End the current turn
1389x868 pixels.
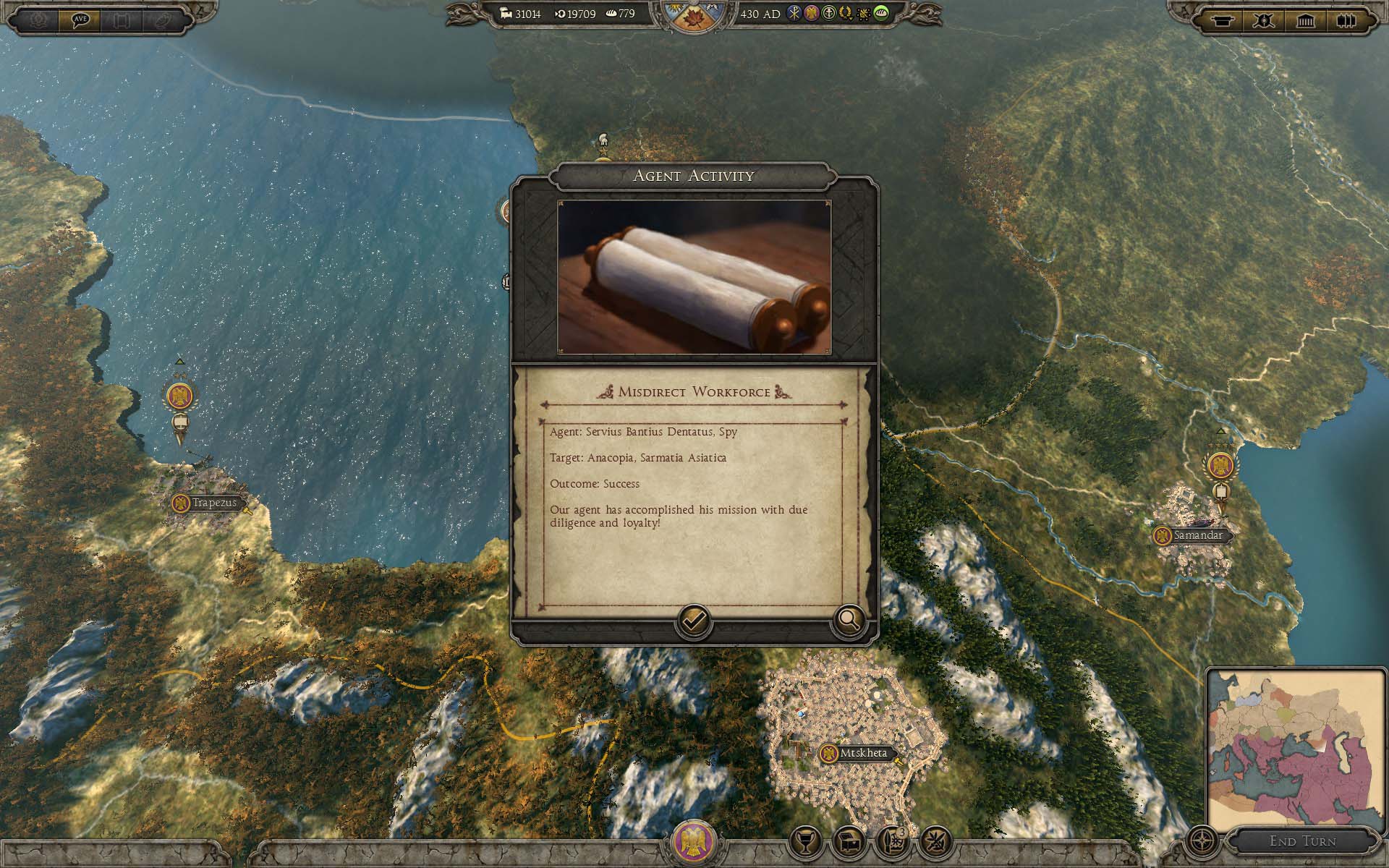(1302, 841)
